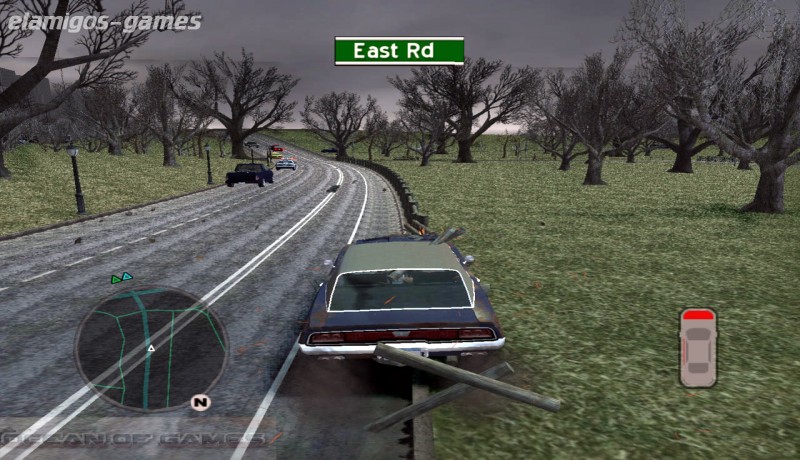Click the green arrow markers above minimap
800x460 pixels.
point(122,277)
